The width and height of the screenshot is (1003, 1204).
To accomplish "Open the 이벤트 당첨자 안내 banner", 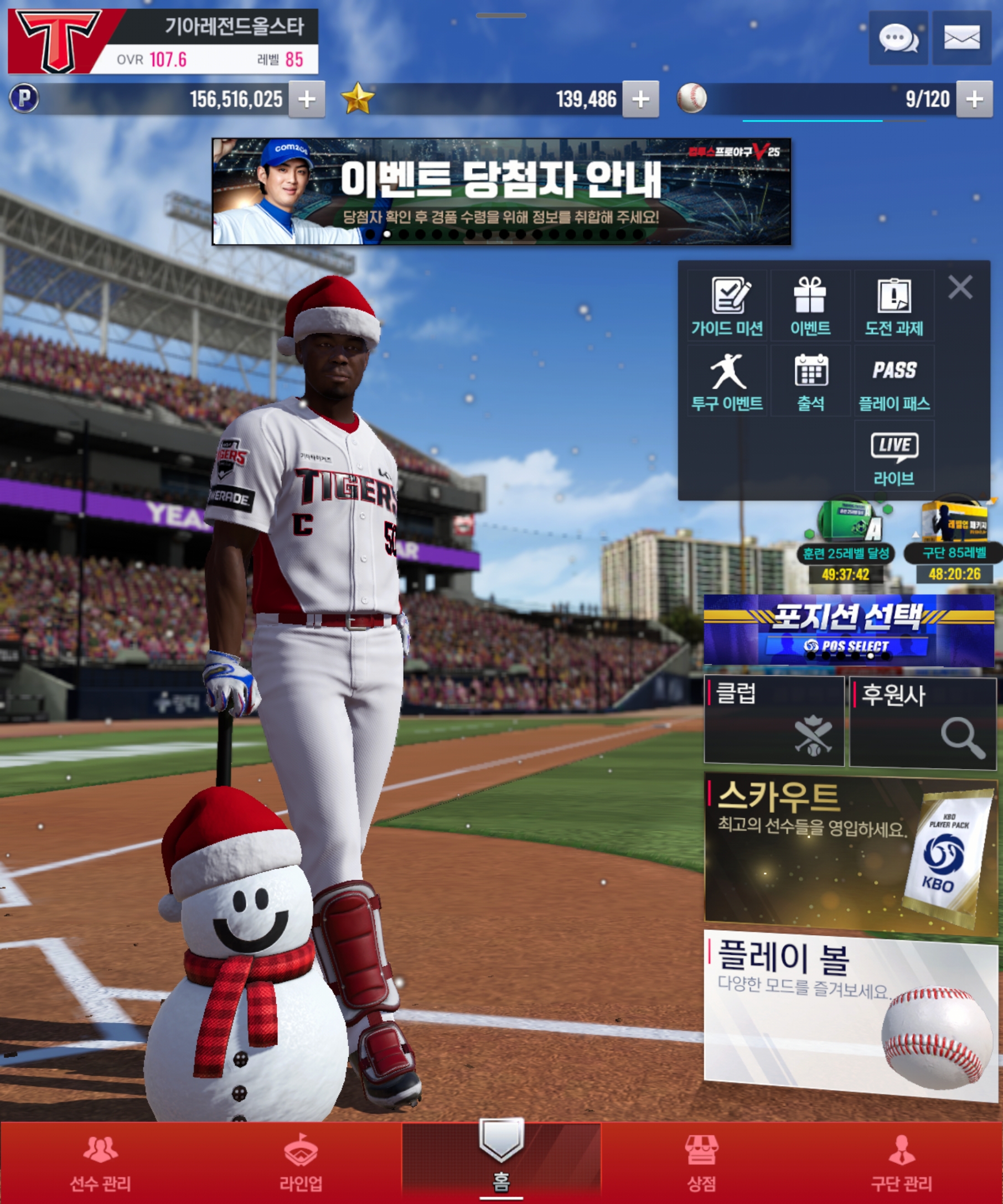I will (x=501, y=191).
